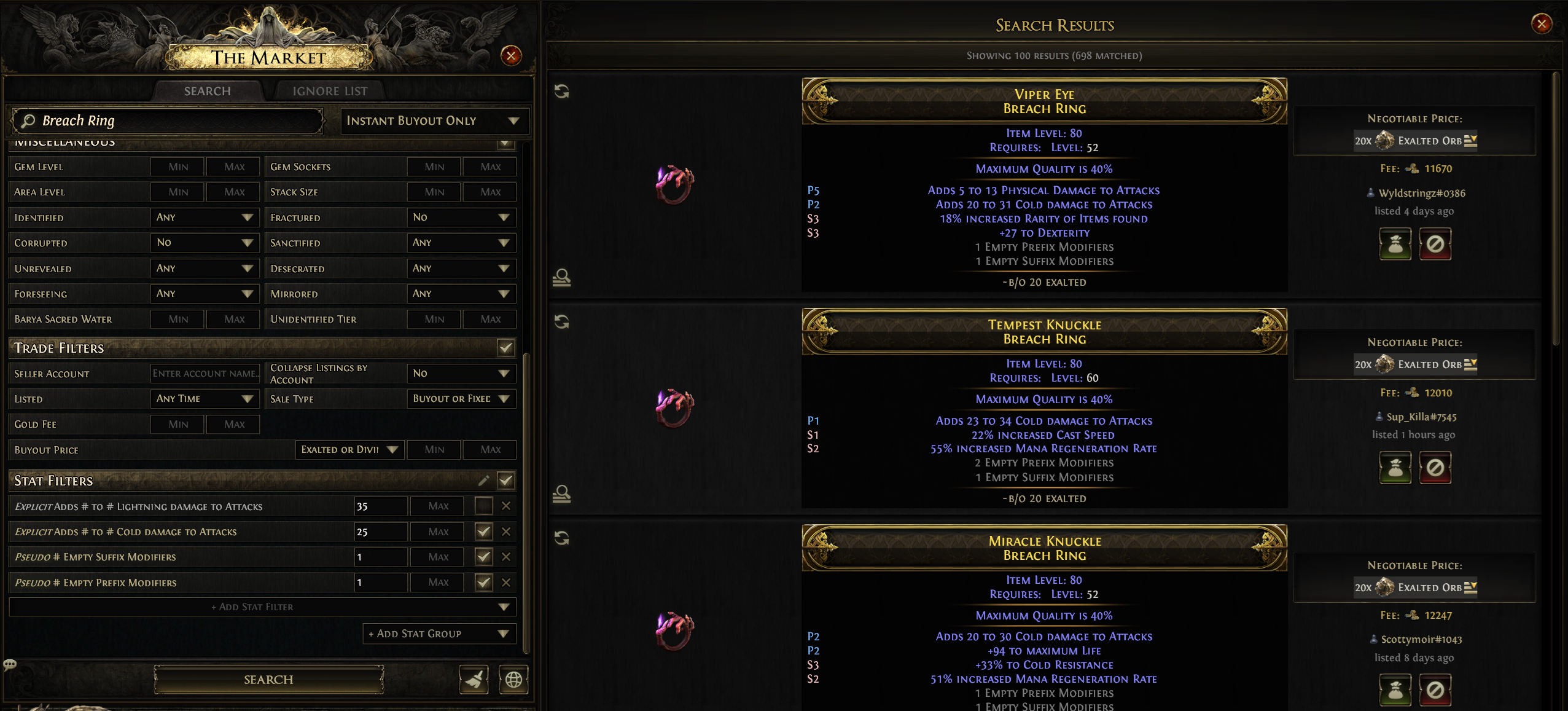Viewport: 1568px width, 711px height.
Task: Open the Add Stat Filter dropdown
Action: pyautogui.click(x=262, y=607)
